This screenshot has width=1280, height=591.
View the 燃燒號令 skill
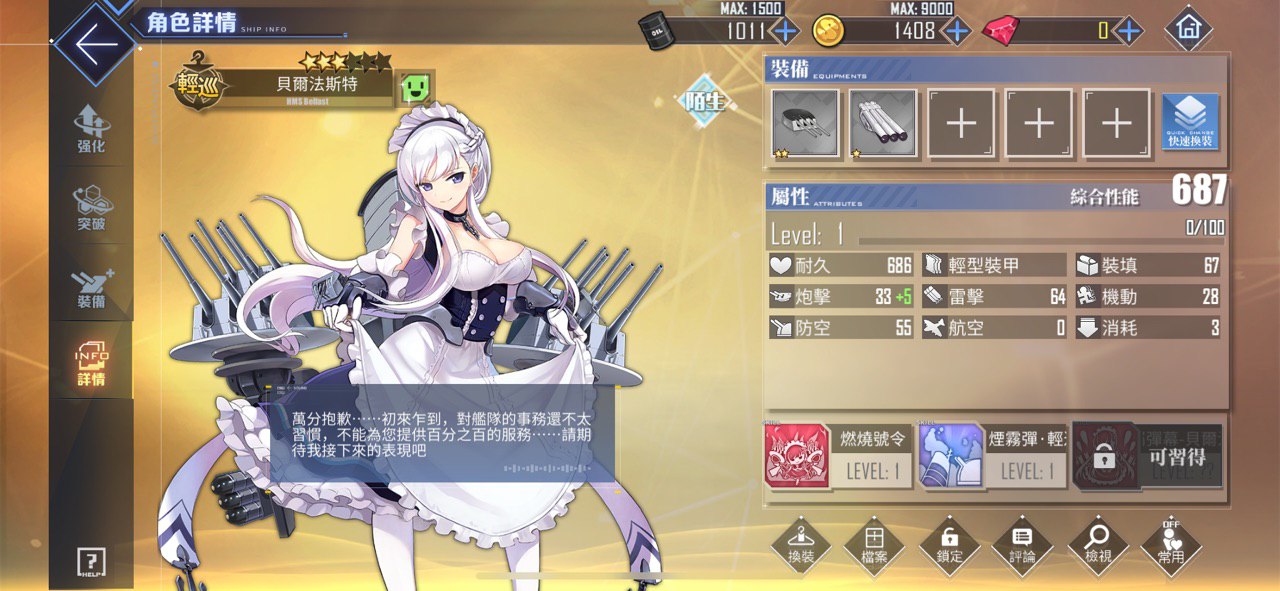click(x=838, y=456)
